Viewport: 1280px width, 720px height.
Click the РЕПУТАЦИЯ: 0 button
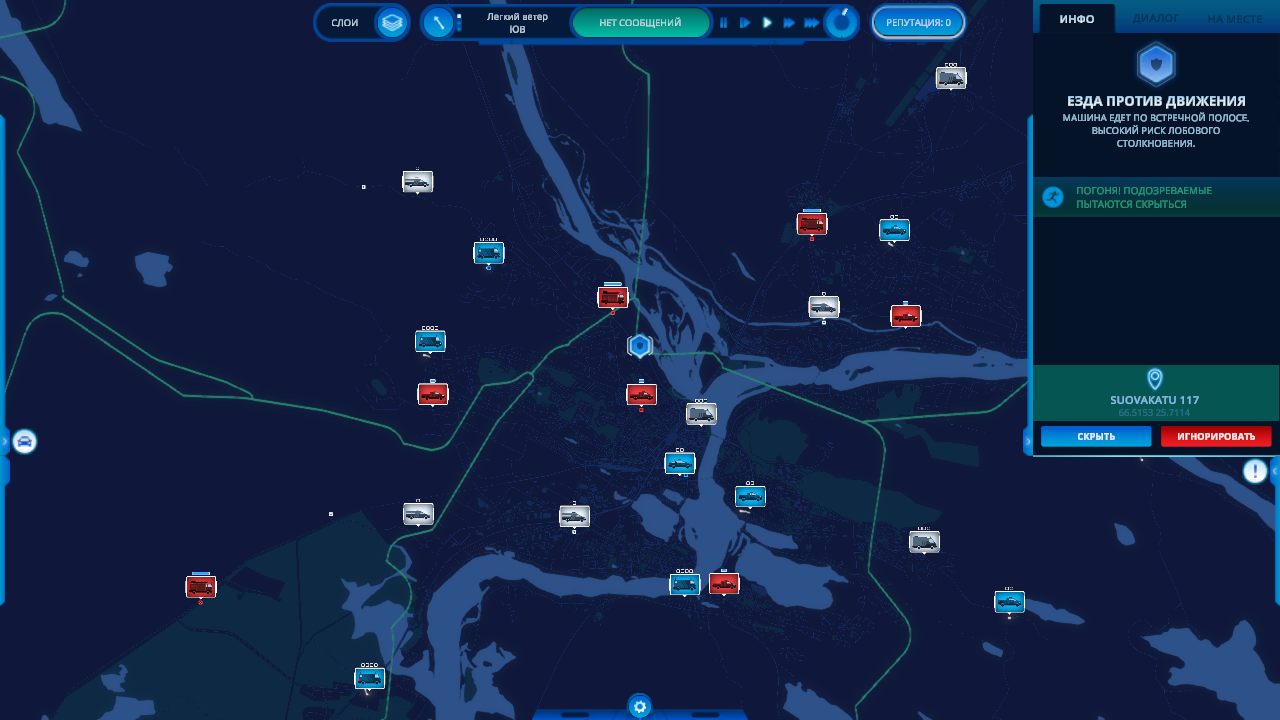pos(918,22)
